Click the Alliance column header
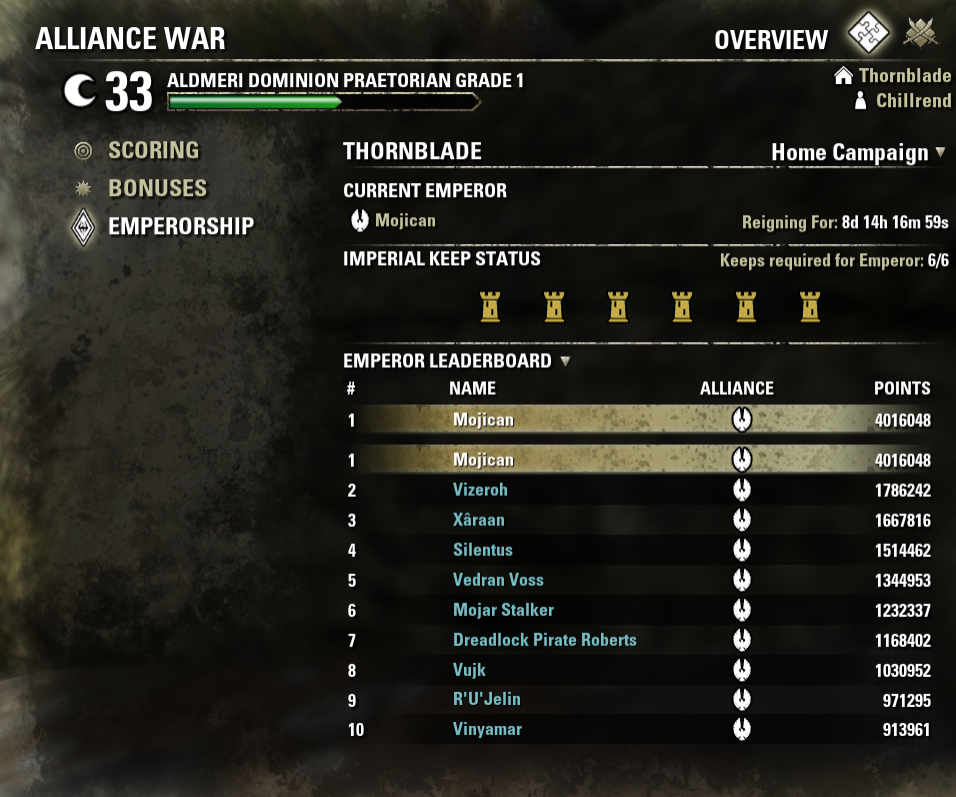Viewport: 956px width, 797px height. pos(737,388)
